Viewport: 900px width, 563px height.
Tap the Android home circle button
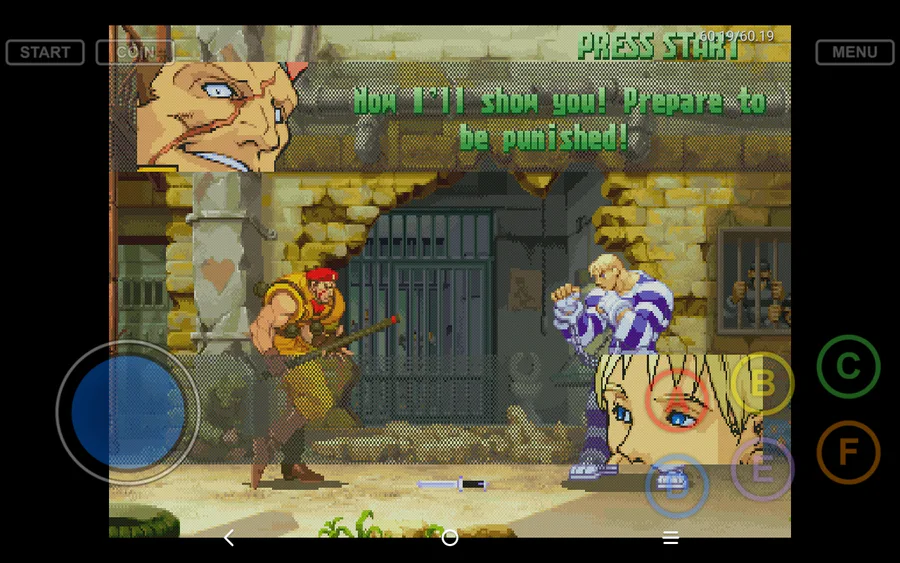tap(450, 538)
